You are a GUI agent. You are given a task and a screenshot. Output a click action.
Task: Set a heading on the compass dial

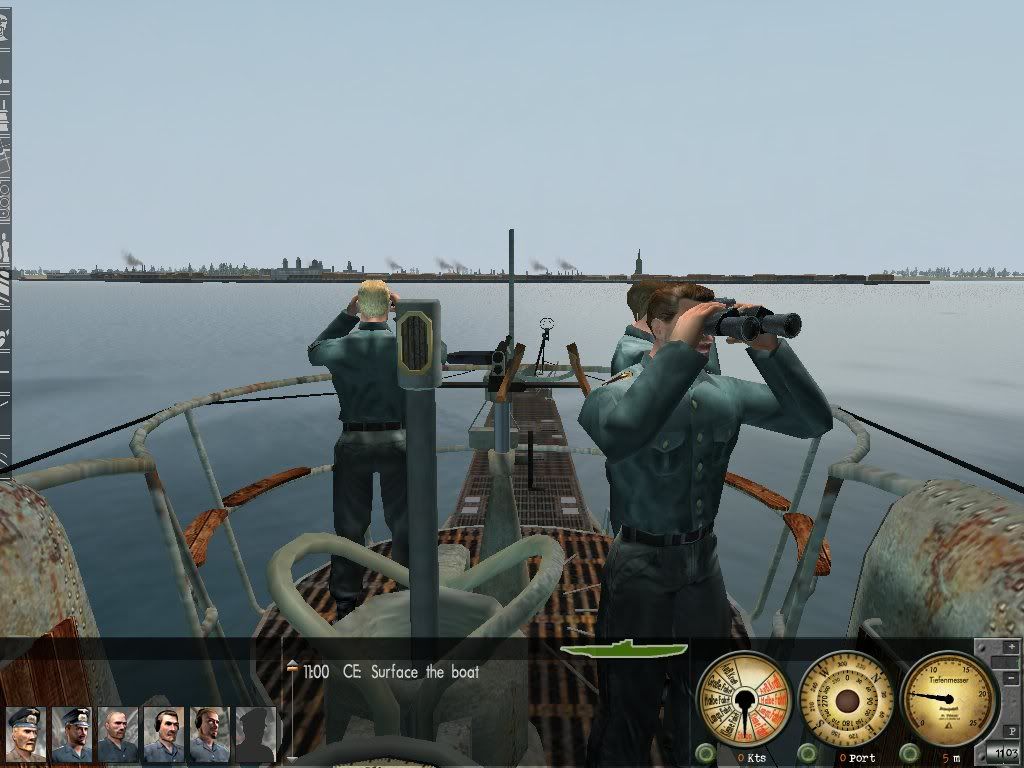846,699
